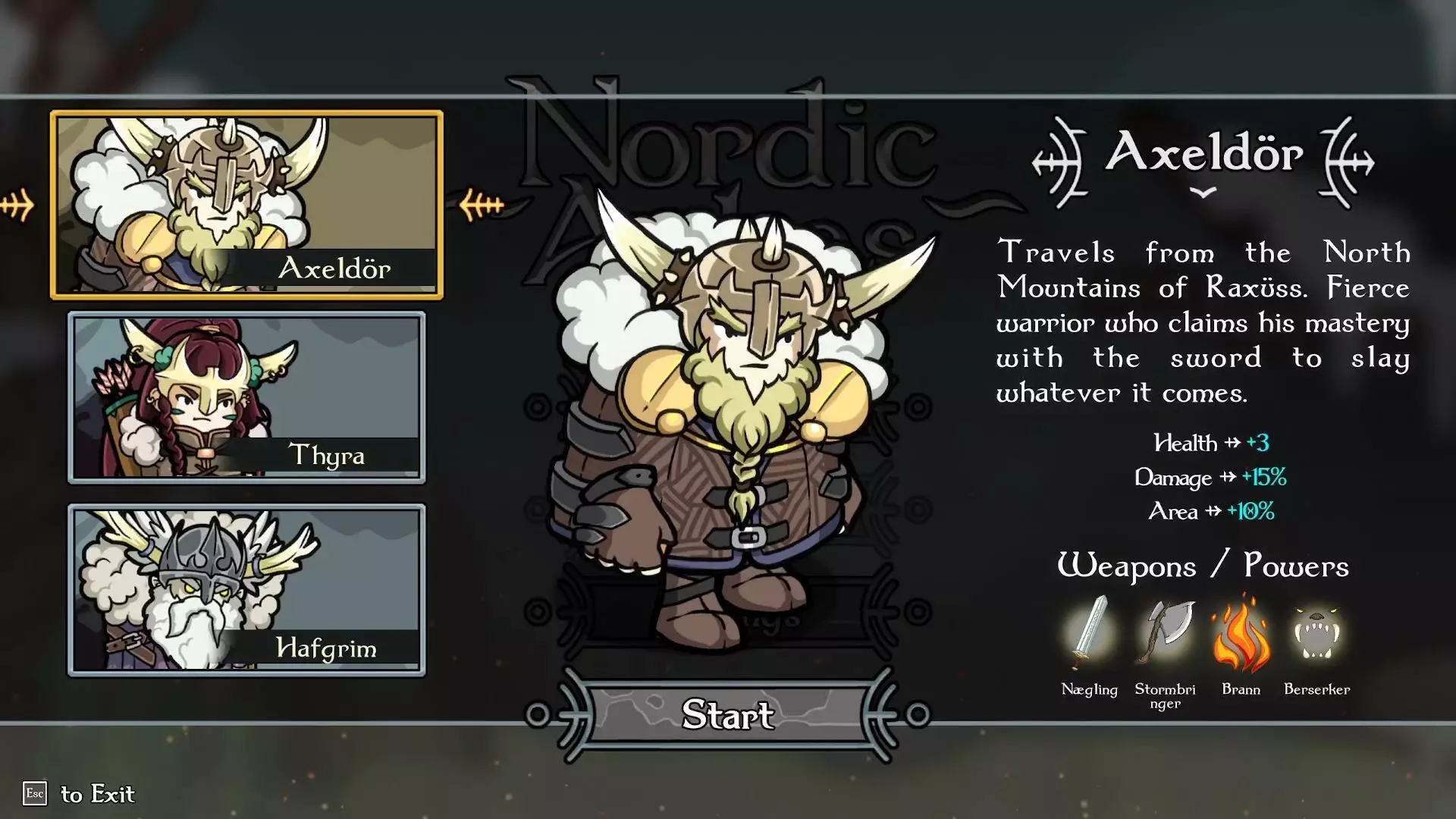Click the 'to Exit' text
Screen dimensions: 1456x819
[99, 795]
